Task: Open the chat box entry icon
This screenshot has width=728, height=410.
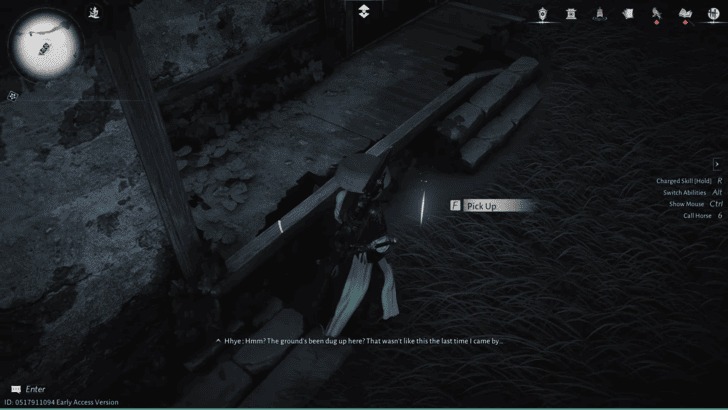Action: pyautogui.click(x=15, y=389)
